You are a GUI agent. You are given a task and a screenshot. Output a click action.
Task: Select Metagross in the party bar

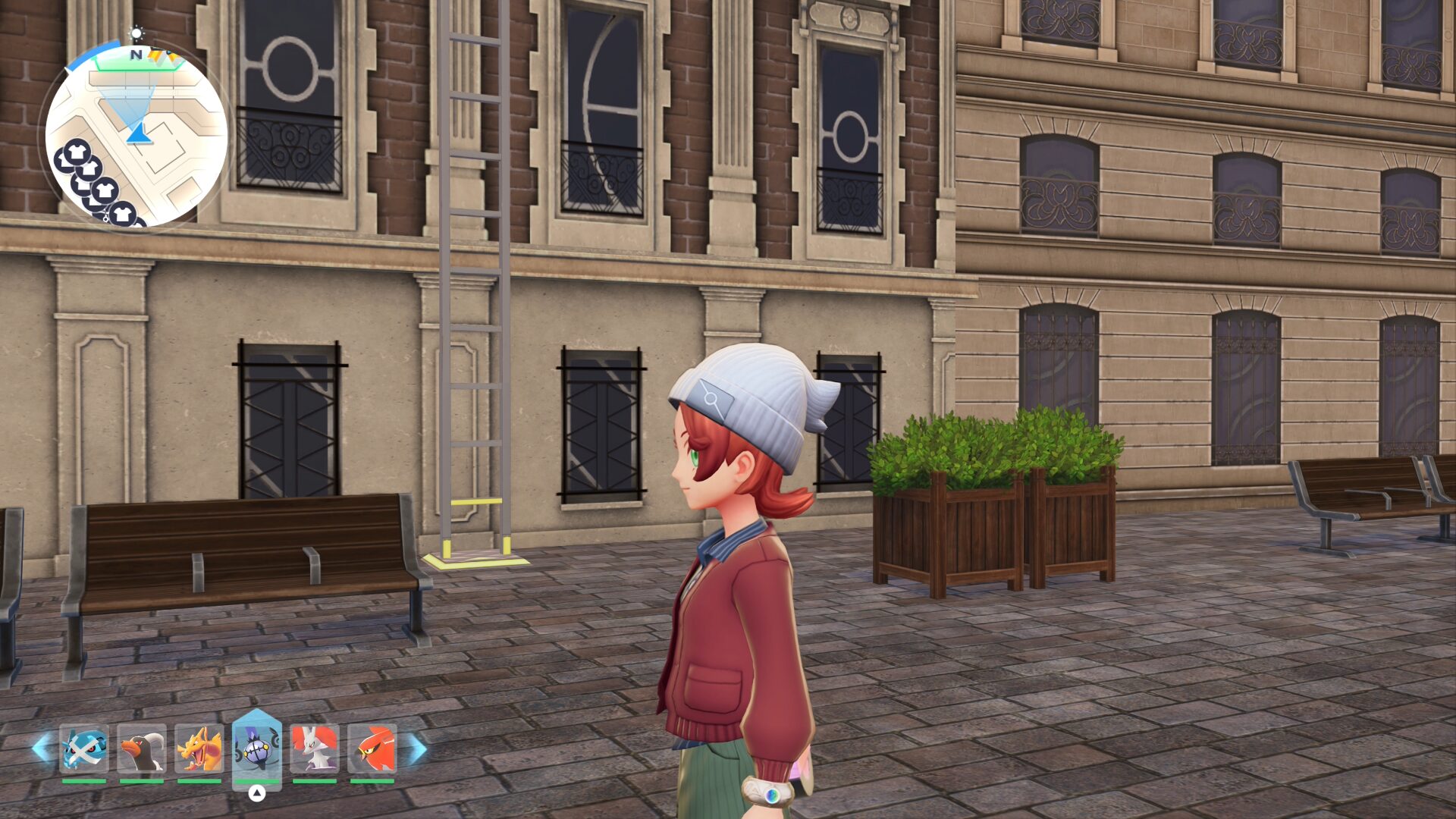[84, 748]
